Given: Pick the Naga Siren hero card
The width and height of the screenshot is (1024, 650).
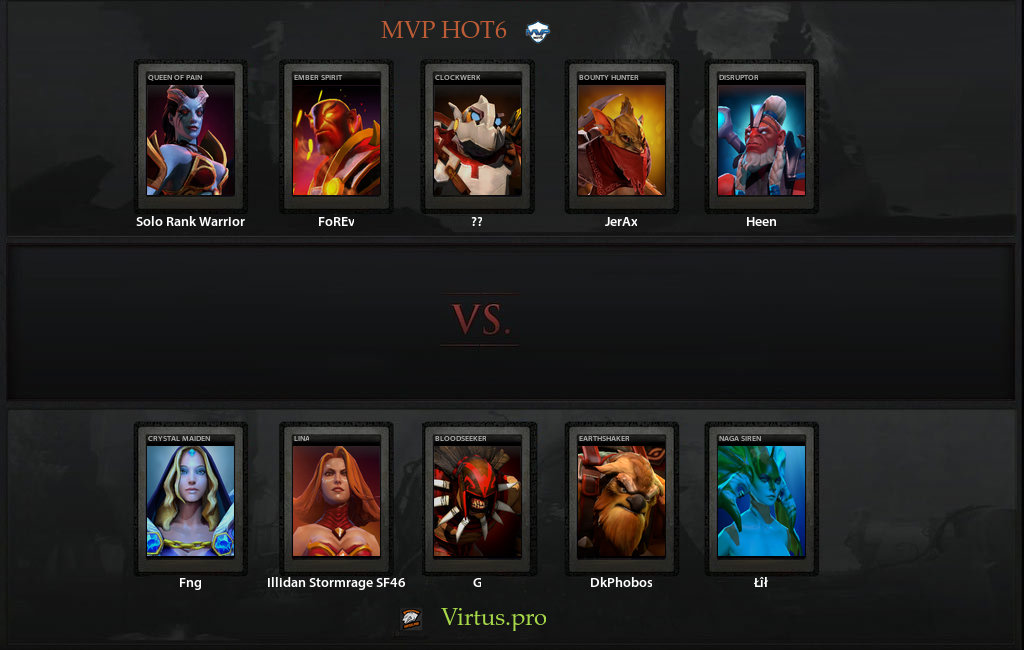Looking at the screenshot, I should click(761, 500).
